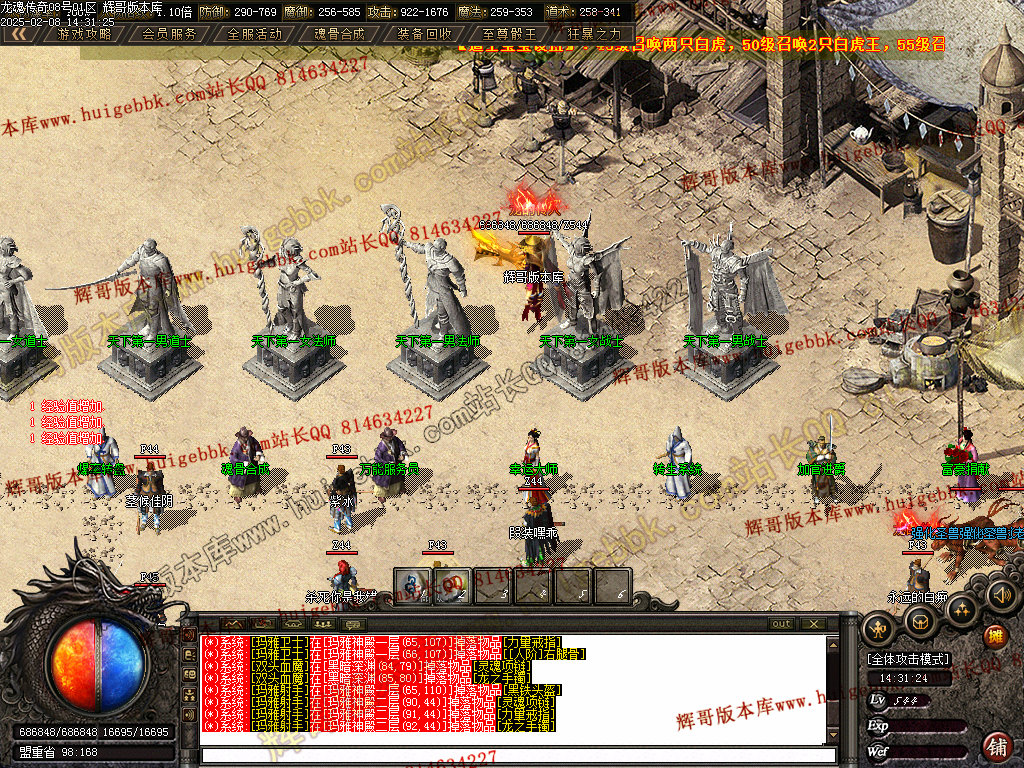The width and height of the screenshot is (1024, 768).
Task: Open the 狂暴之力 berserk power menu
Action: point(594,33)
